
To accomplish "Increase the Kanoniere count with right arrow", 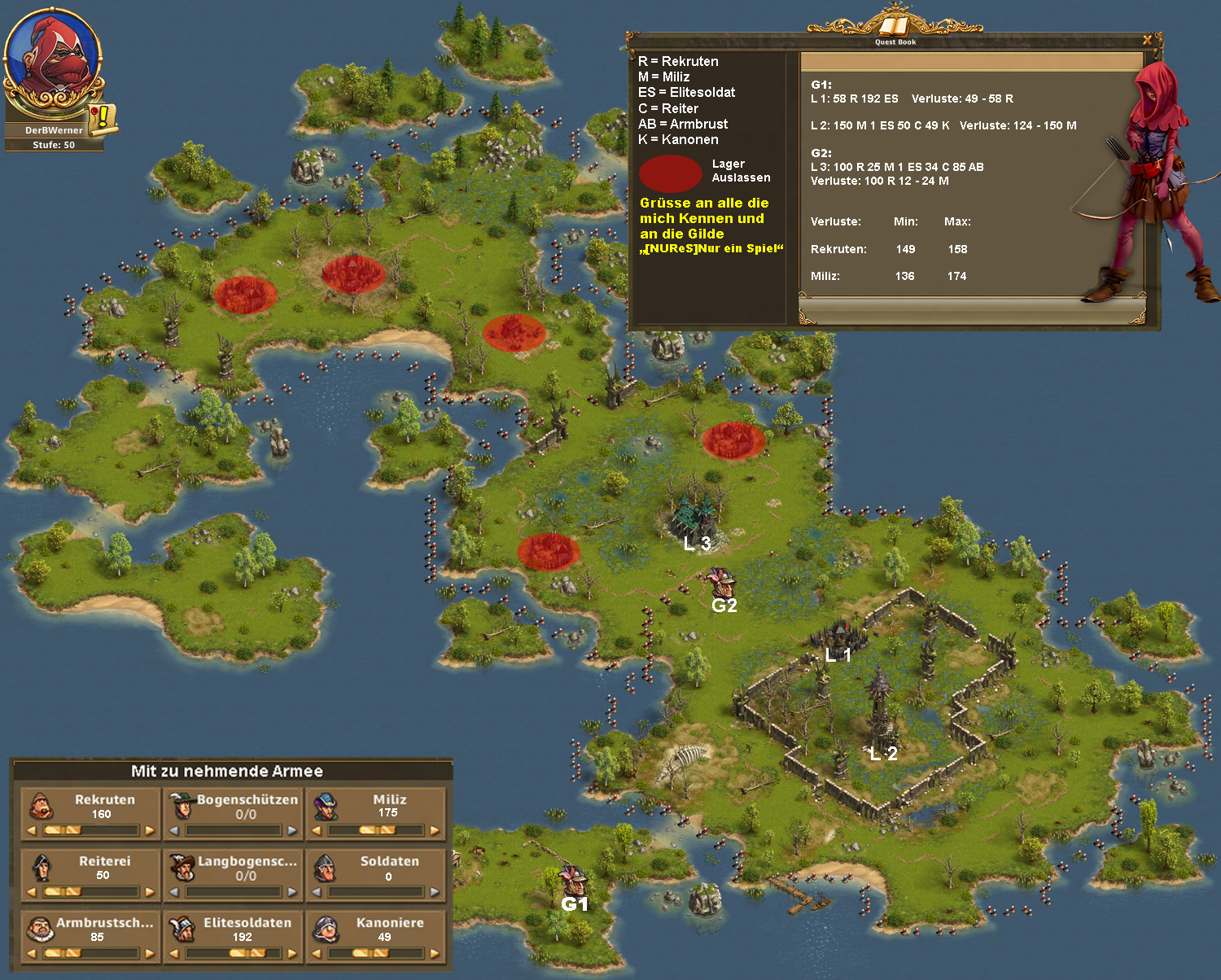I will [435, 953].
